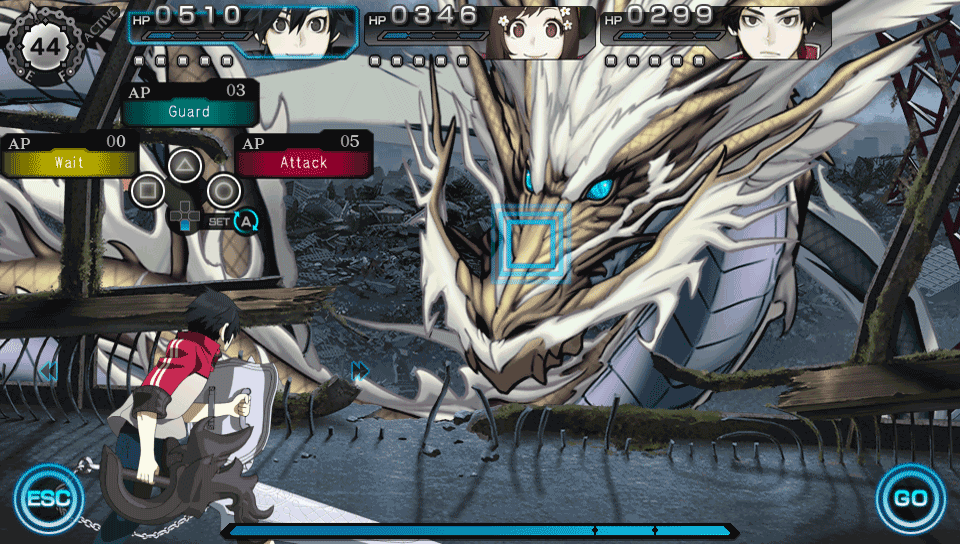This screenshot has height=544, width=960.
Task: Tap the round ESC button
Action: pyautogui.click(x=48, y=497)
